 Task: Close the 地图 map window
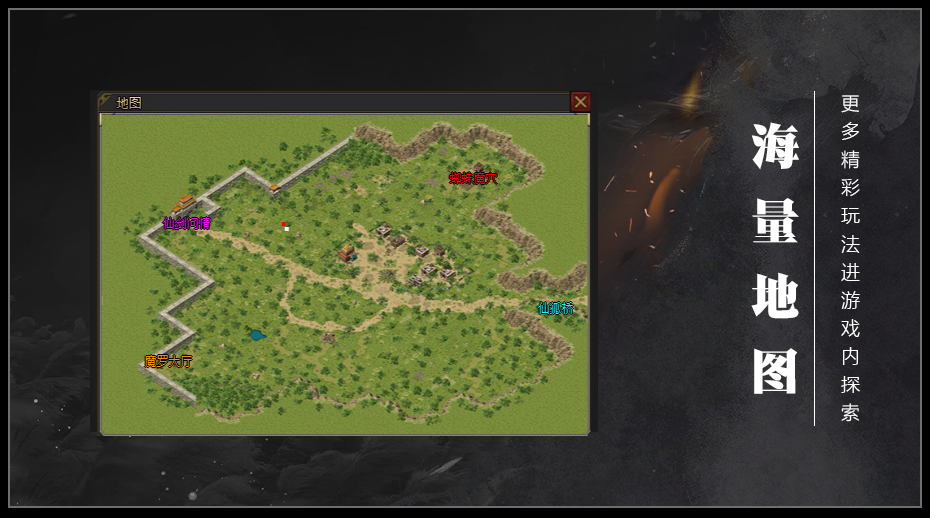pos(580,102)
